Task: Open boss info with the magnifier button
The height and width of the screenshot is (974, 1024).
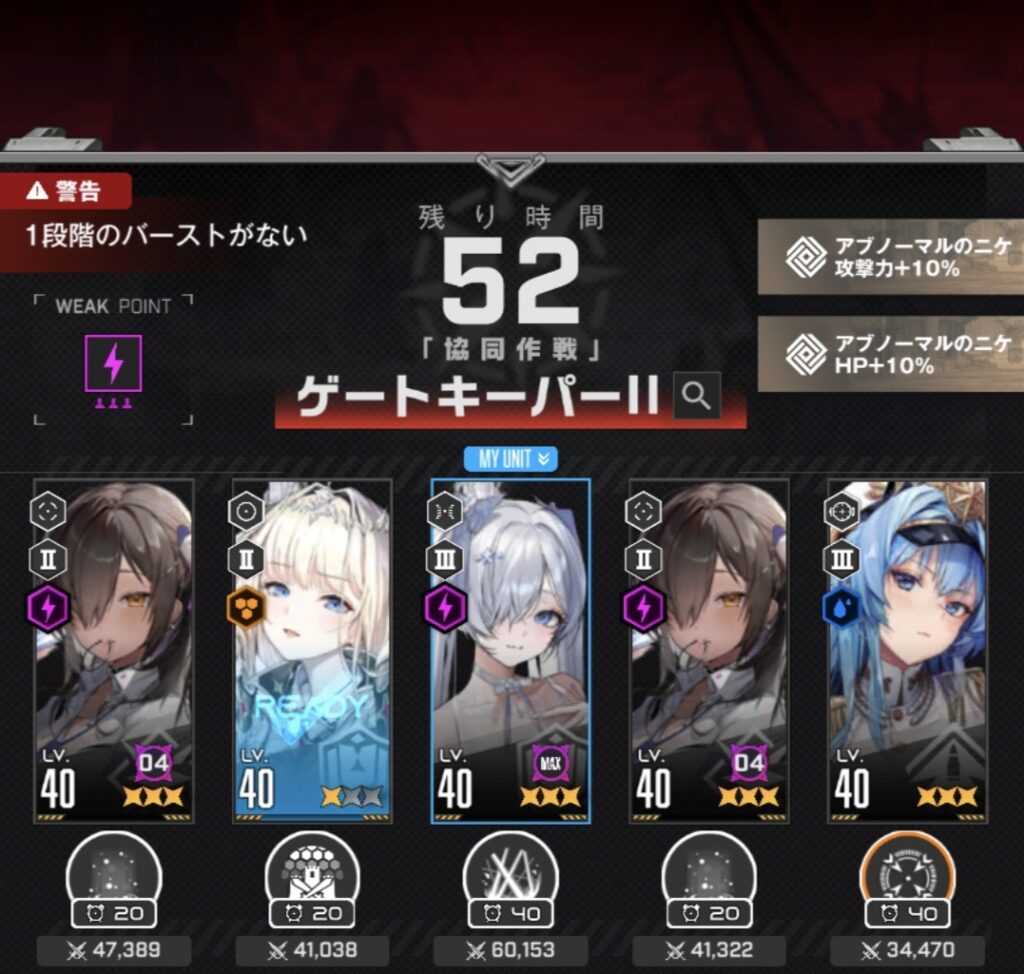Action: tap(696, 397)
